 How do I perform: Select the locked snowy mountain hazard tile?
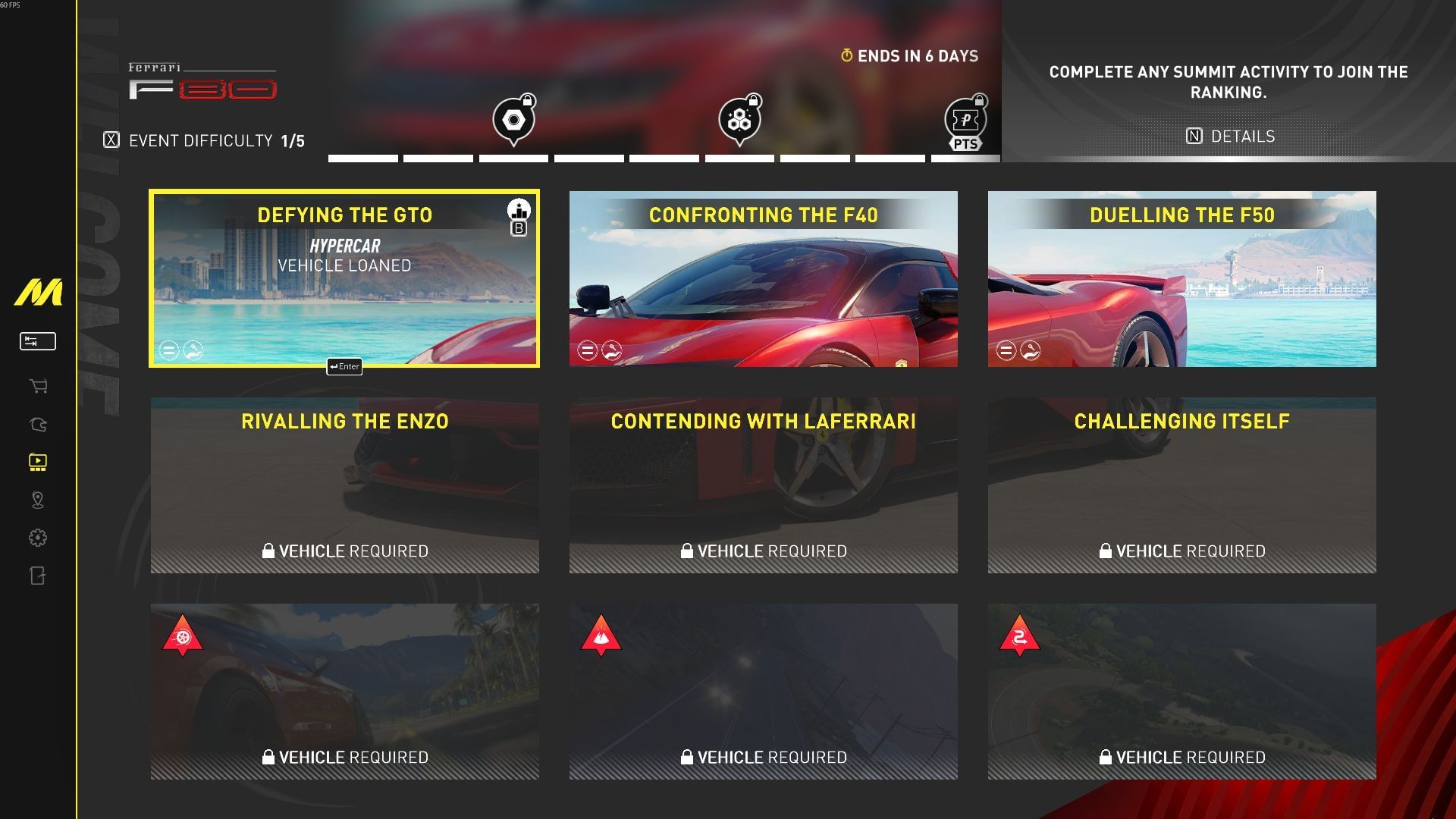pyautogui.click(x=763, y=692)
